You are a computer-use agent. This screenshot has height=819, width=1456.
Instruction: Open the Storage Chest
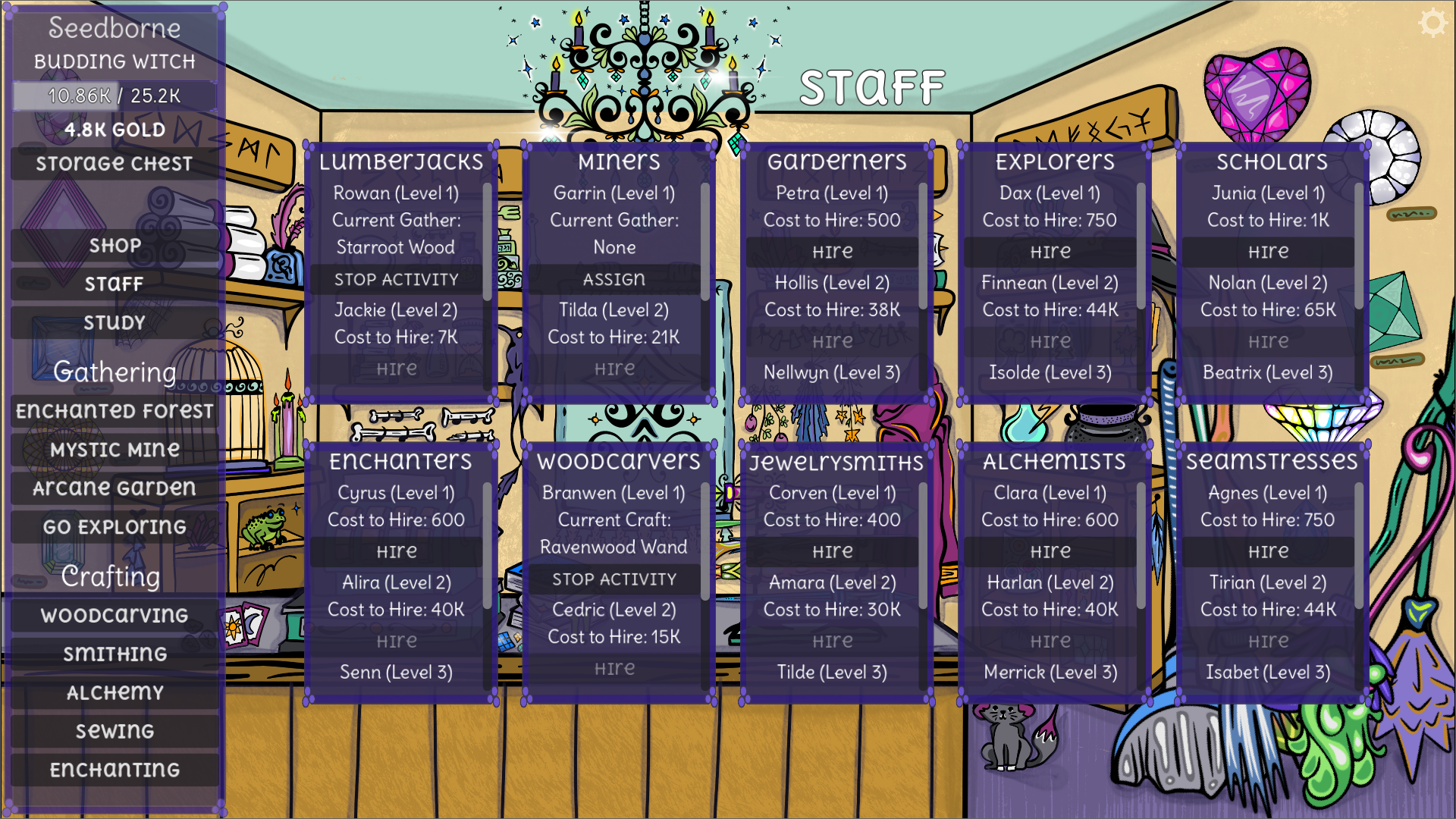[114, 162]
